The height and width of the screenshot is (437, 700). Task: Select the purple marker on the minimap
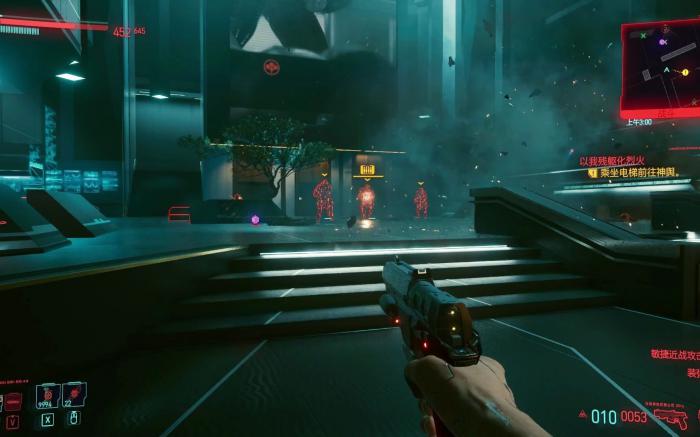[x=662, y=43]
